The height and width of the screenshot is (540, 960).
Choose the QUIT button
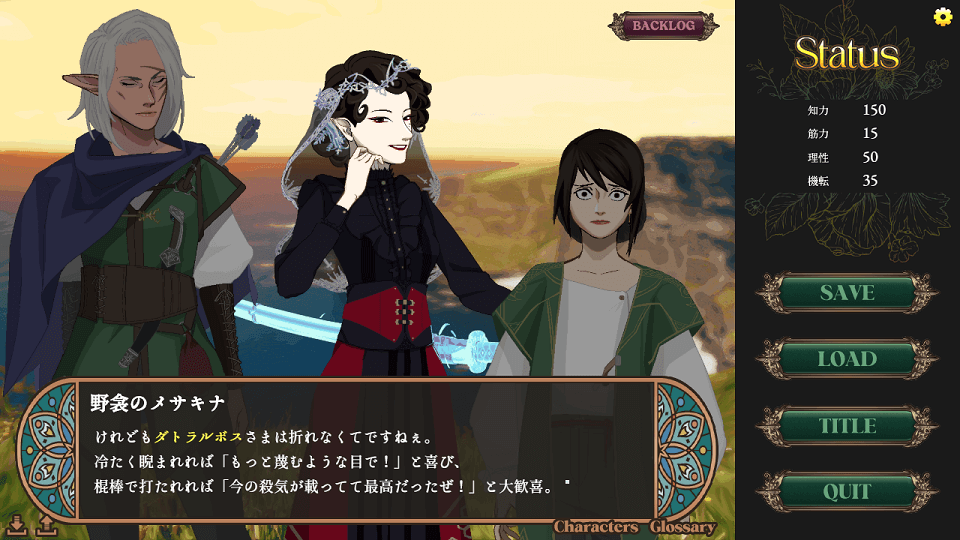click(x=847, y=492)
